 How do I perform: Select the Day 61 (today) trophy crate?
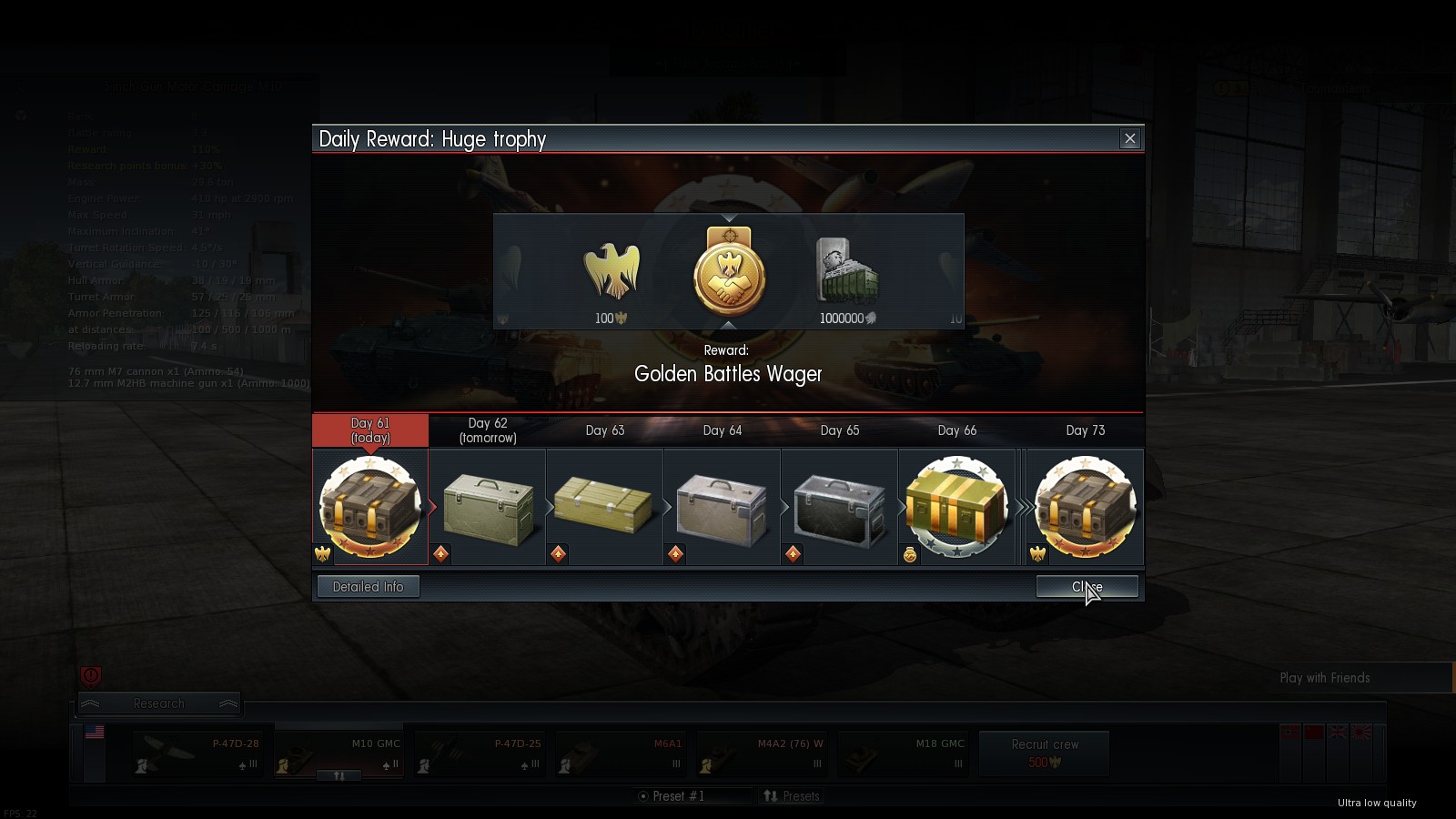370,507
